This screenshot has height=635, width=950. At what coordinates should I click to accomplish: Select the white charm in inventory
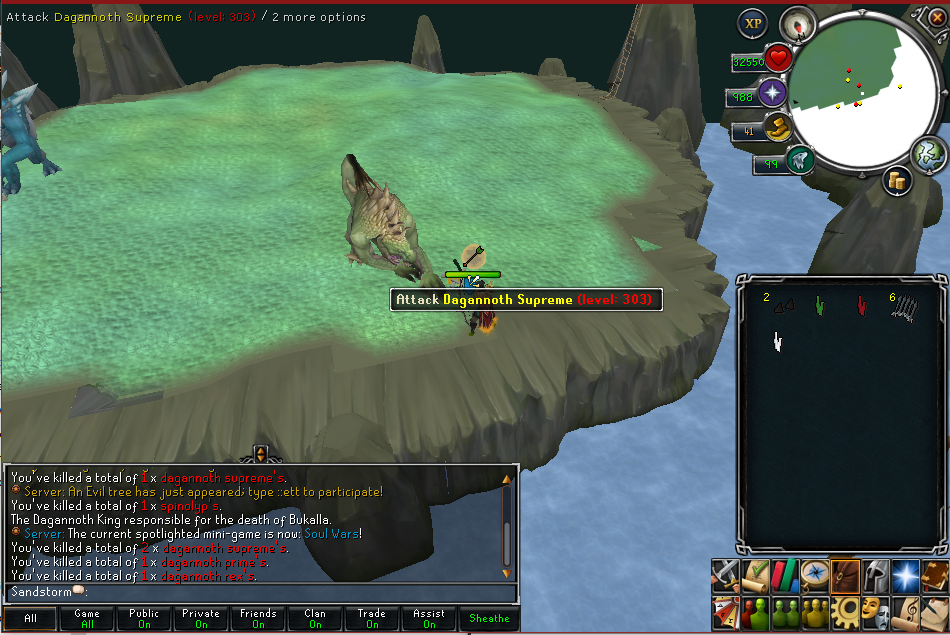click(x=777, y=343)
